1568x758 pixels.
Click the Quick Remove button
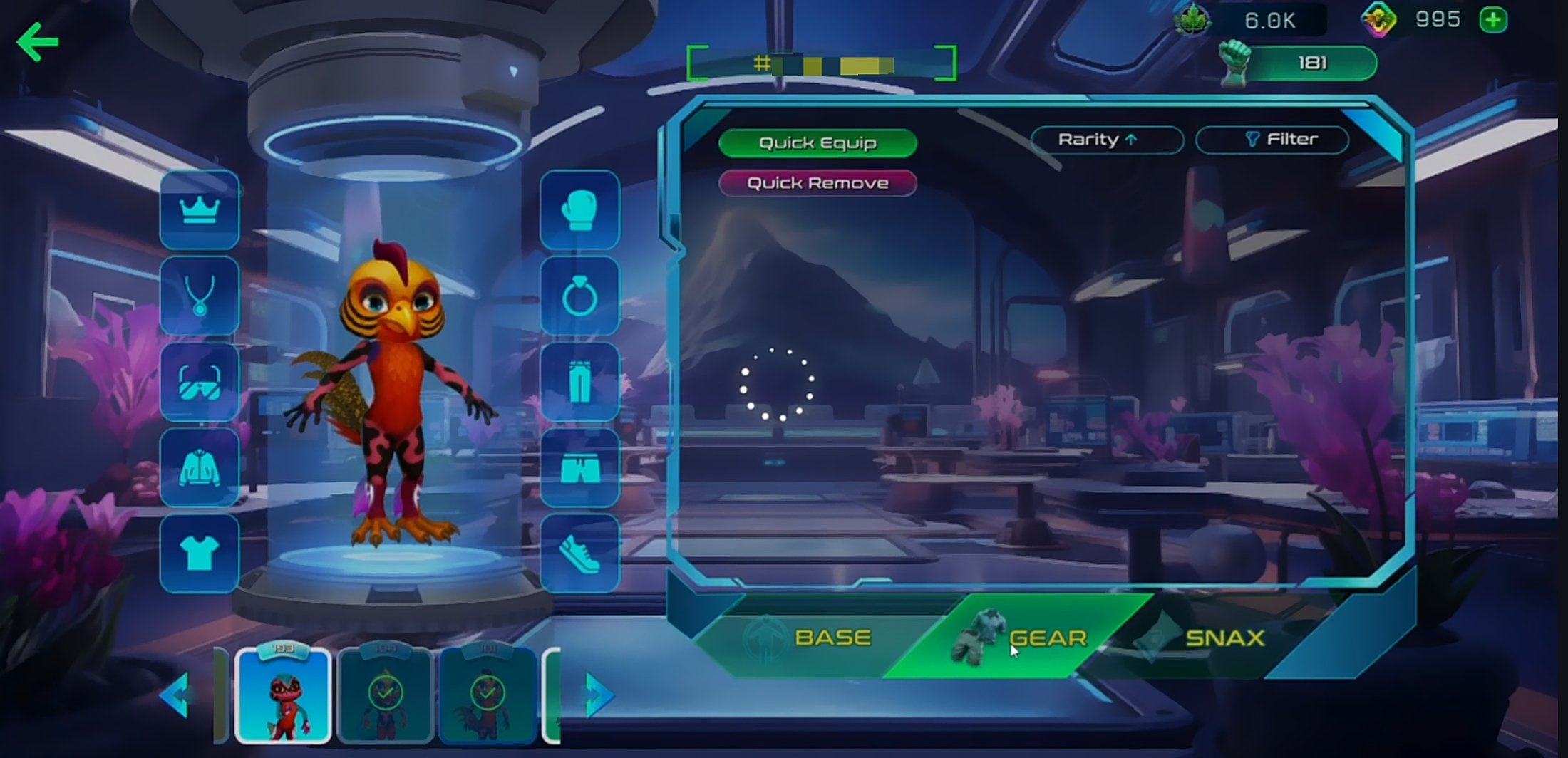817,183
